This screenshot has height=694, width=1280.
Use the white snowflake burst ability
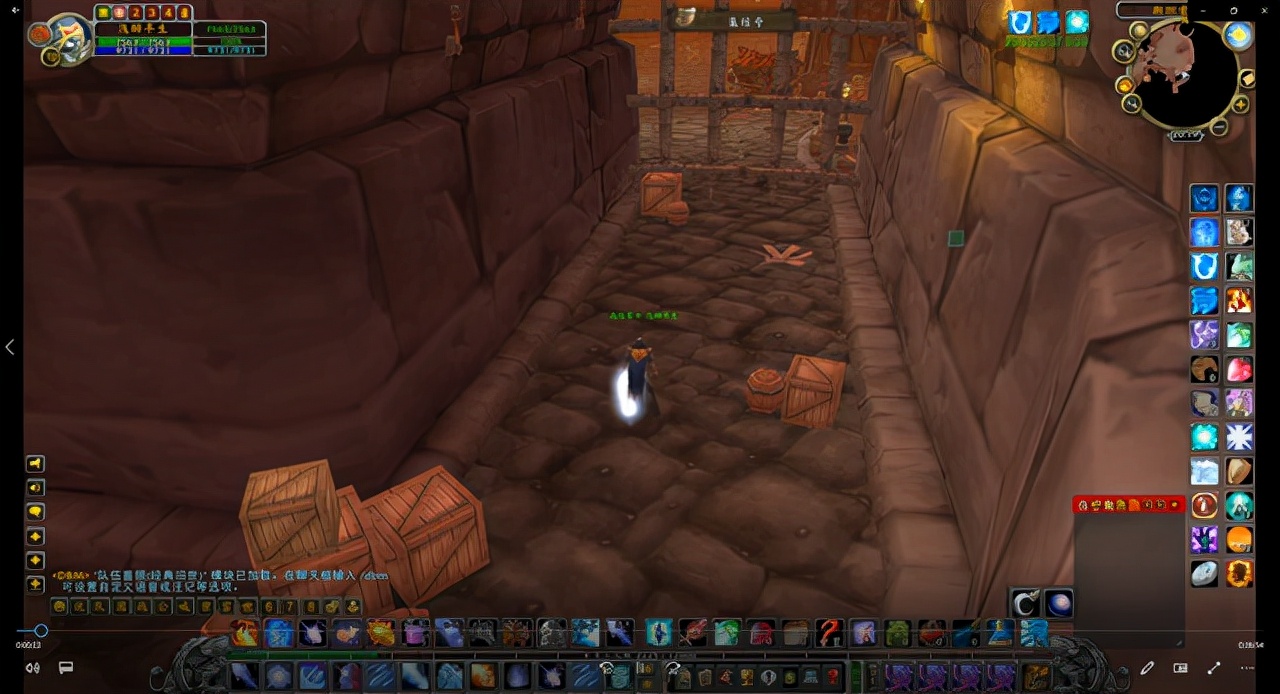[1239, 437]
